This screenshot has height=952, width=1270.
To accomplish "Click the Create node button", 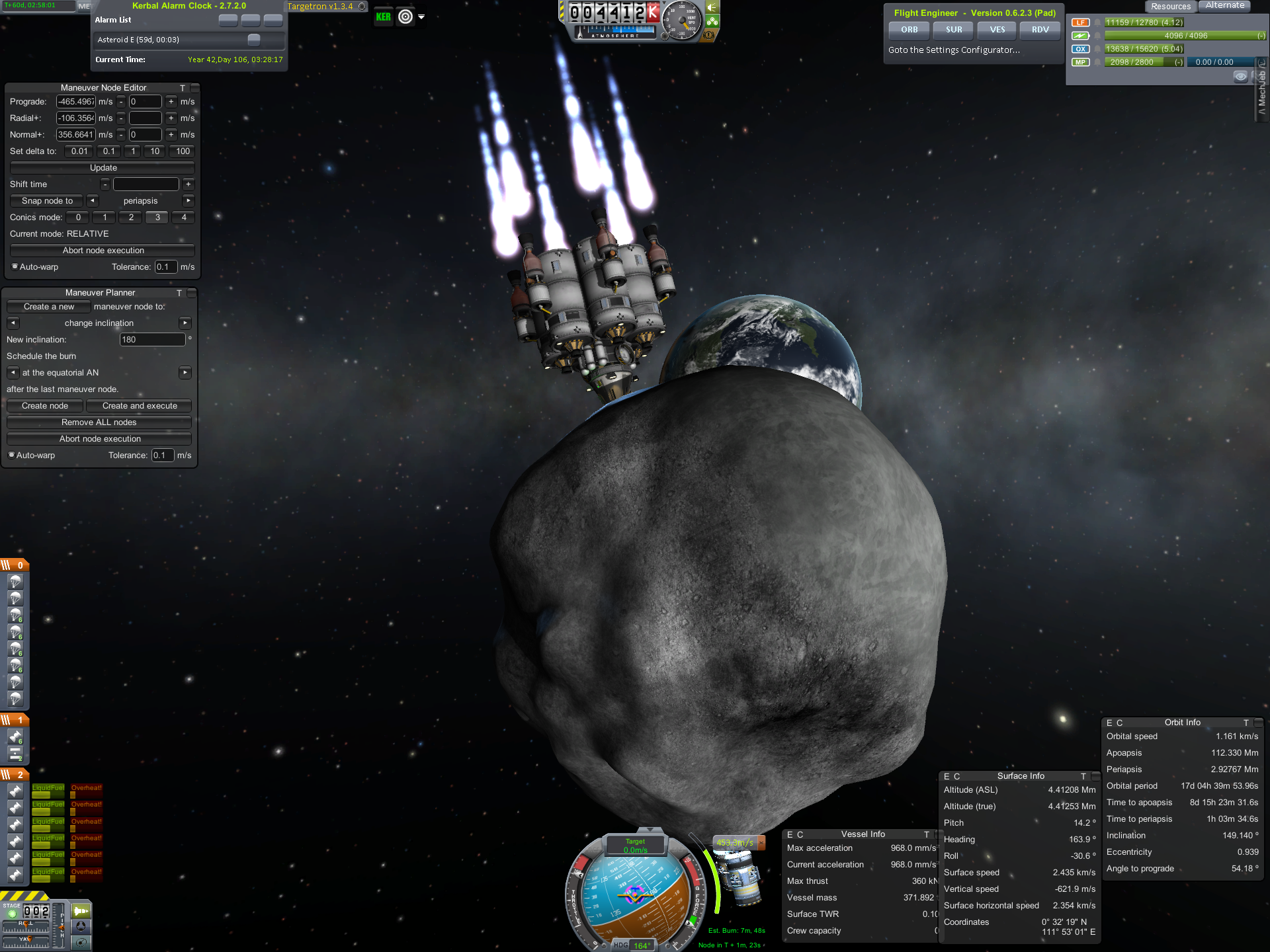I will (x=45, y=406).
